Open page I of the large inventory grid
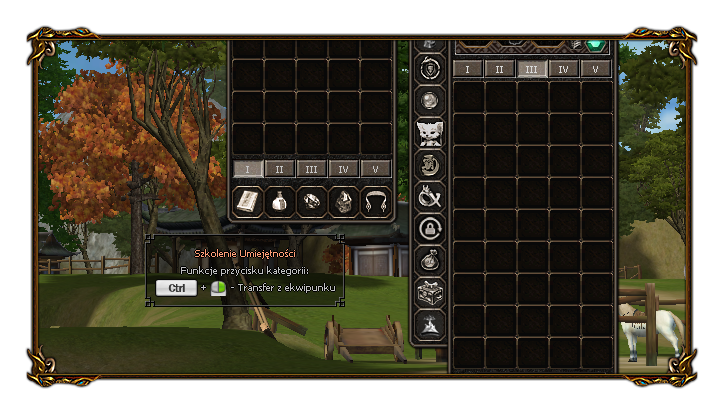This screenshot has width=714, height=401. tap(468, 69)
